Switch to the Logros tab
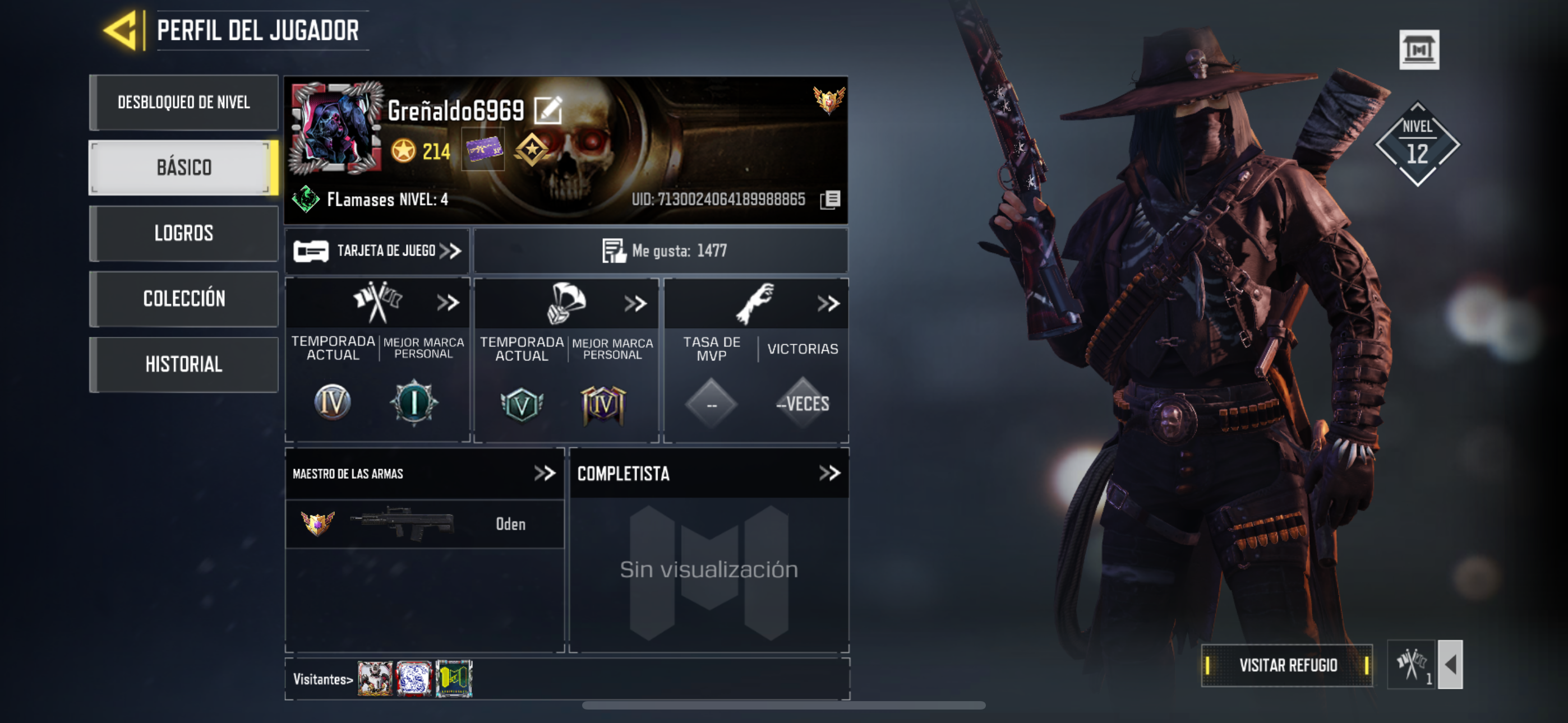Viewport: 1568px width, 723px height. [x=184, y=233]
